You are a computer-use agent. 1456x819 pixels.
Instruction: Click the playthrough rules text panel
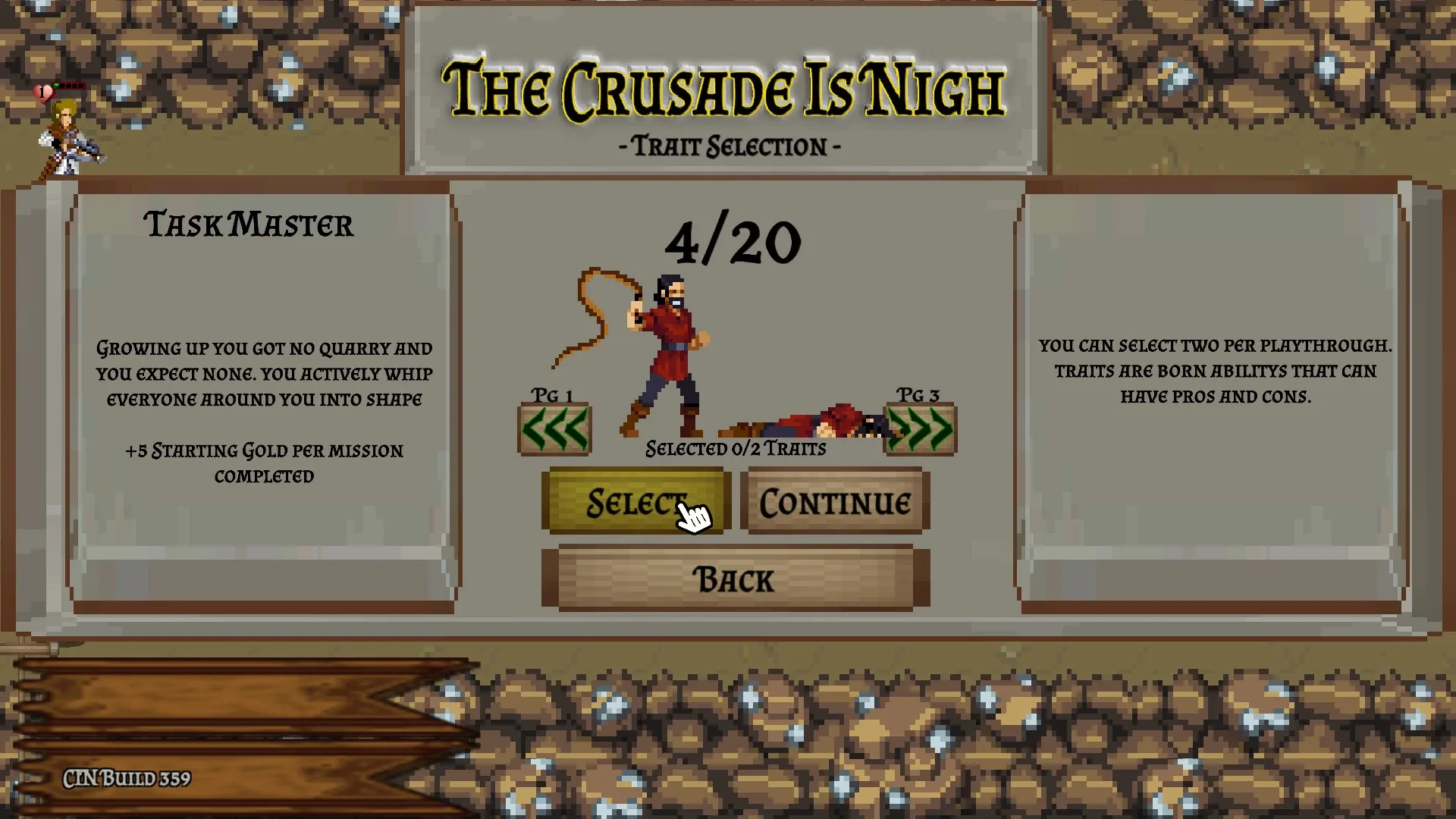1214,370
